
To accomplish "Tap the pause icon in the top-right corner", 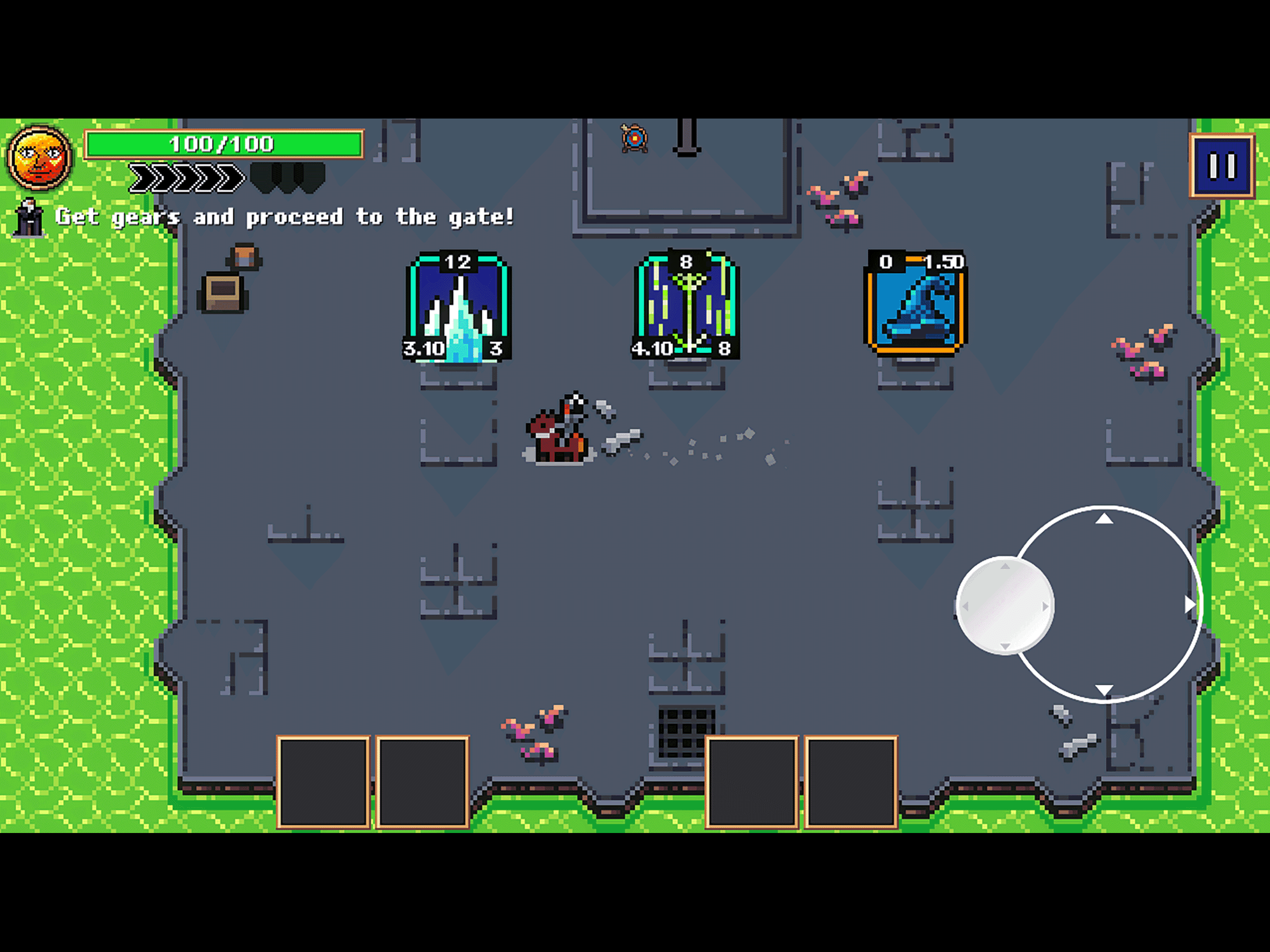I will [1223, 166].
